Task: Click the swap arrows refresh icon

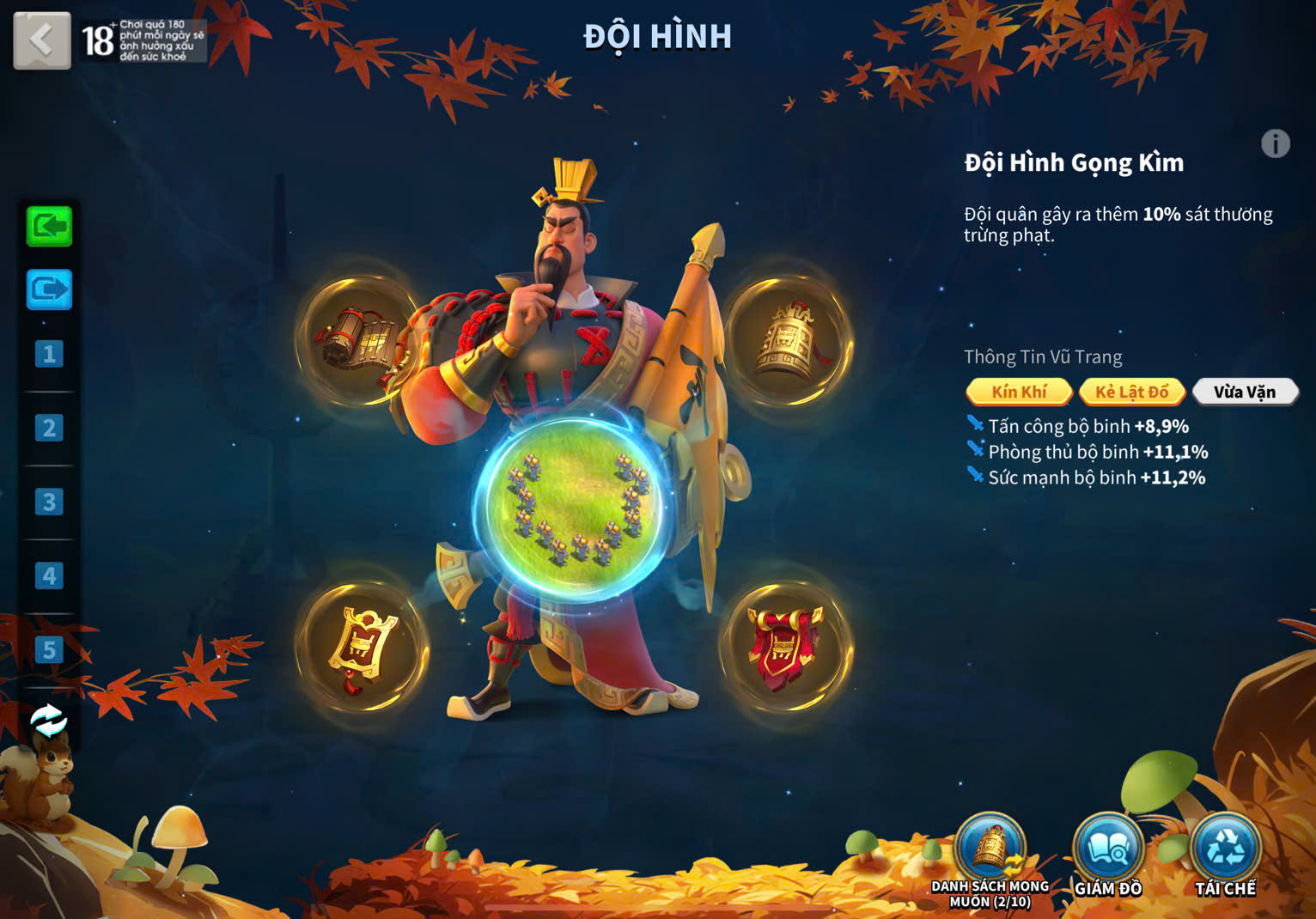Action: pos(49,721)
